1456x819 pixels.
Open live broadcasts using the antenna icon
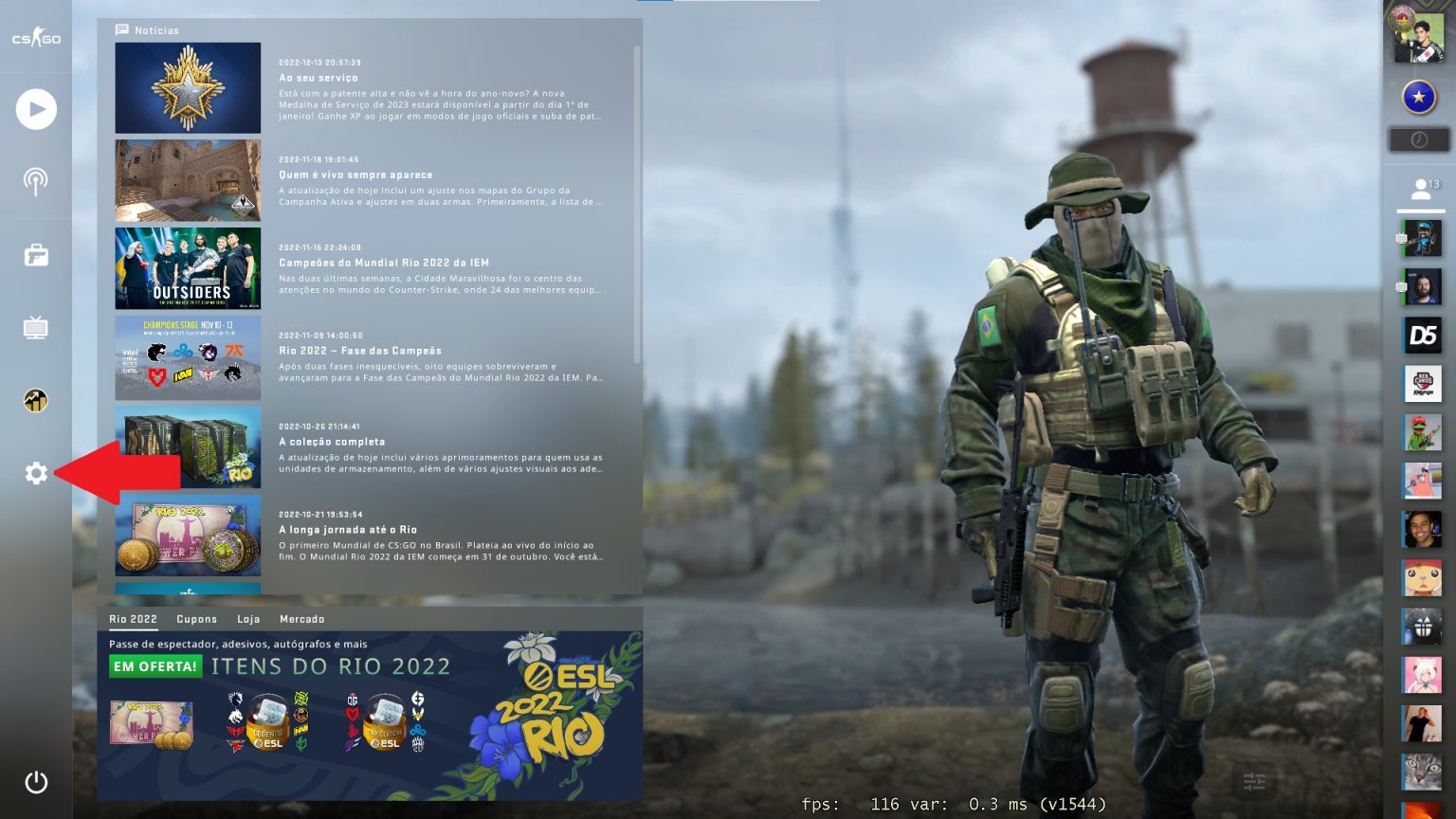coord(36,180)
